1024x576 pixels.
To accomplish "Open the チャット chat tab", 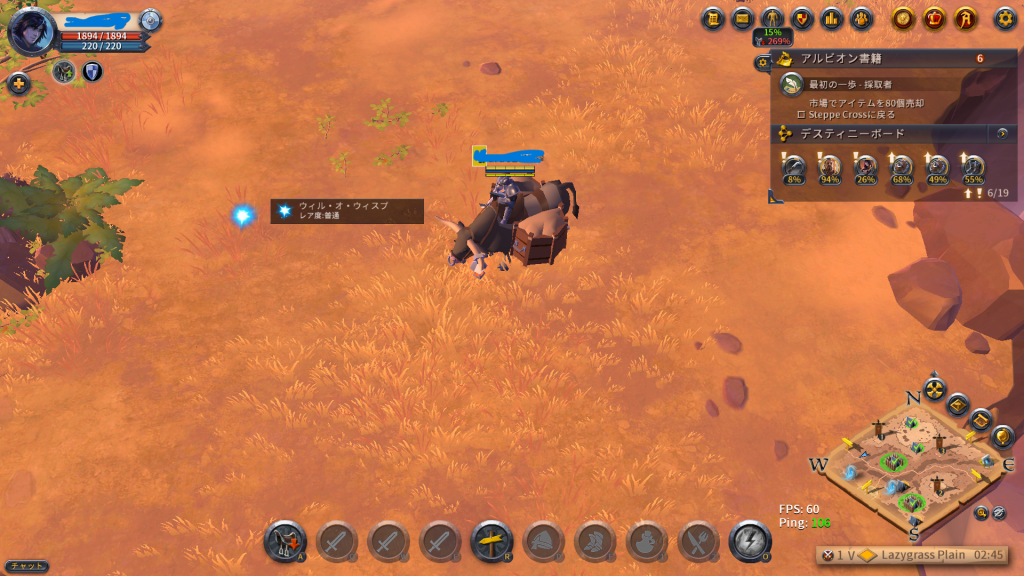I will (x=24, y=566).
